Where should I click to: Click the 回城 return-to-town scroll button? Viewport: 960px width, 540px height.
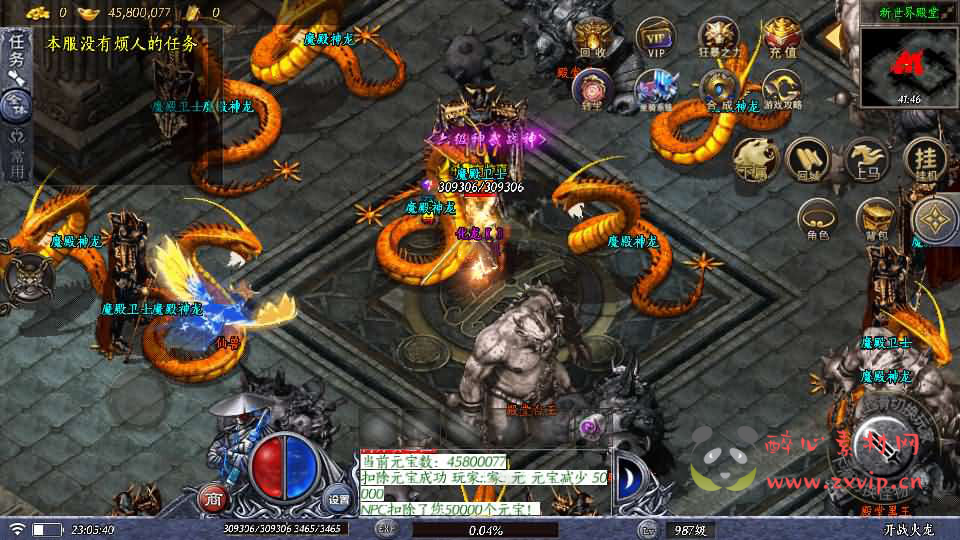(805, 158)
